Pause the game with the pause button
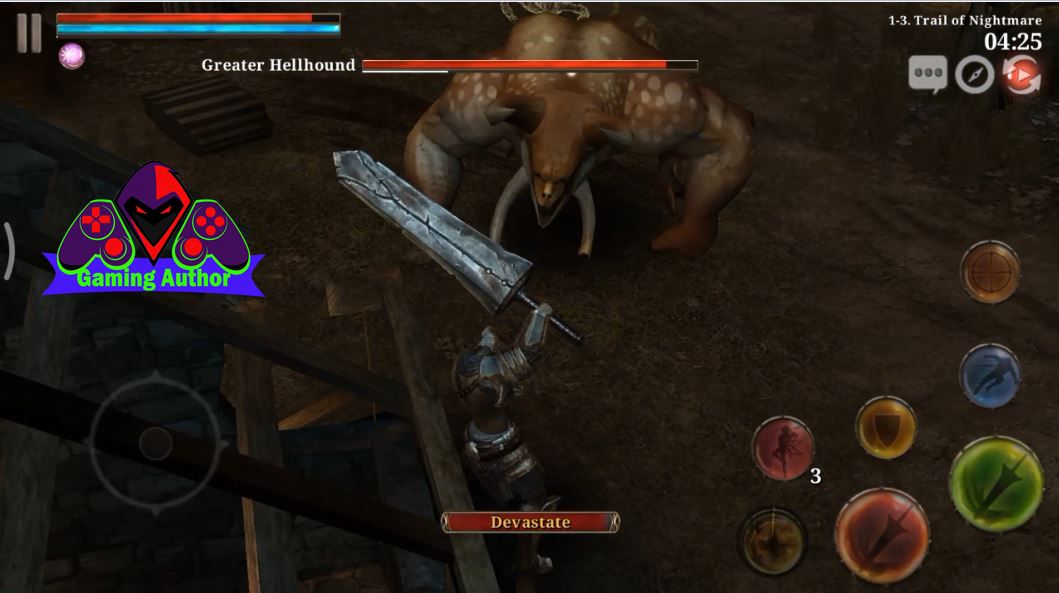 pyautogui.click(x=29, y=34)
